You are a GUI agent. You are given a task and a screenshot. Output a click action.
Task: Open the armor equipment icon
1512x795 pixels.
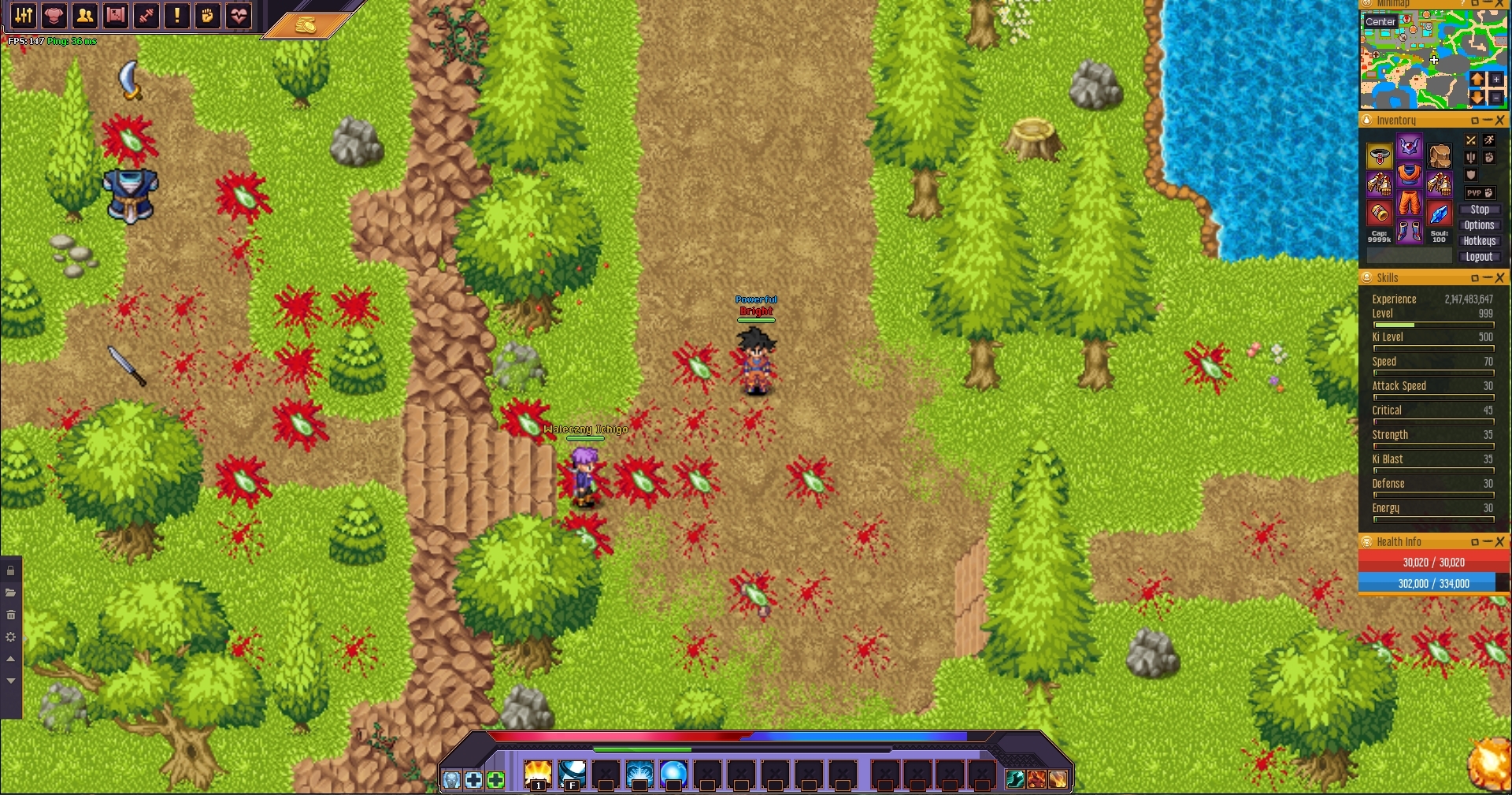click(x=54, y=15)
